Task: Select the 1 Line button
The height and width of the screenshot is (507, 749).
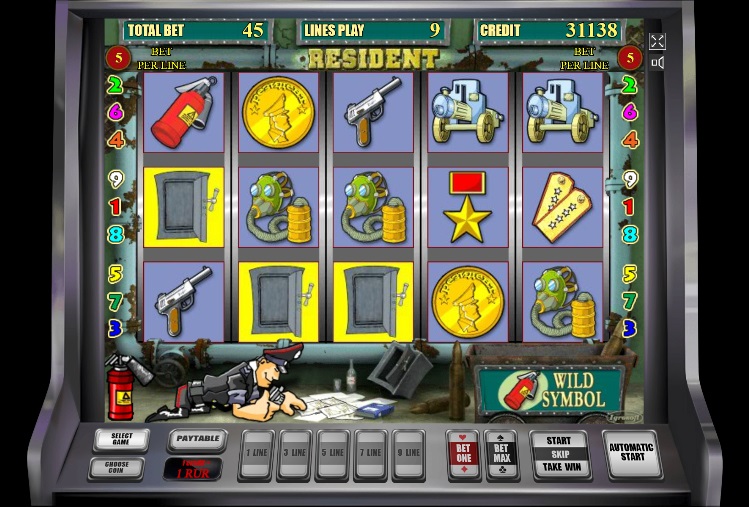Action: point(258,453)
